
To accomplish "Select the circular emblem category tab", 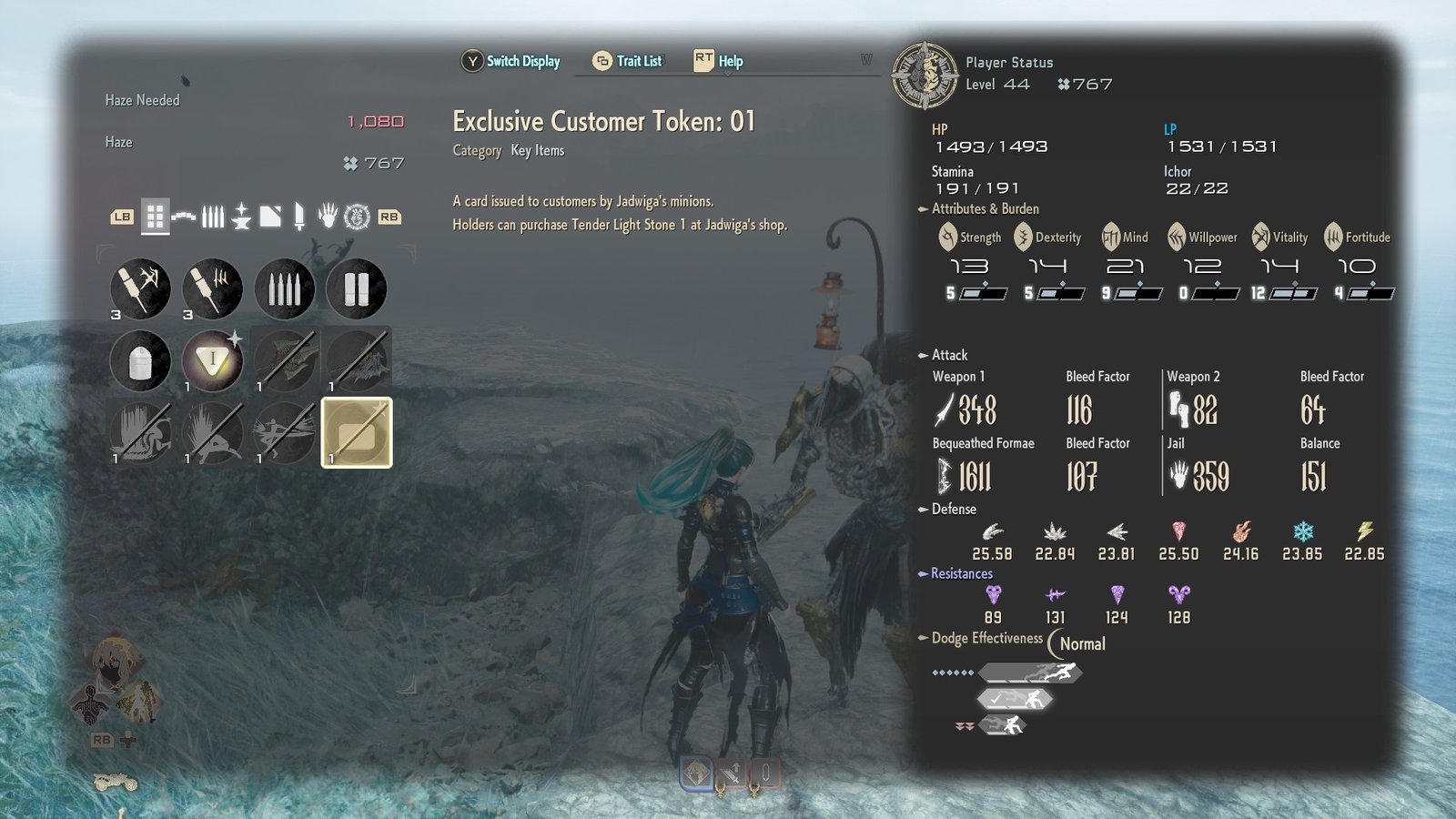I will click(x=357, y=217).
